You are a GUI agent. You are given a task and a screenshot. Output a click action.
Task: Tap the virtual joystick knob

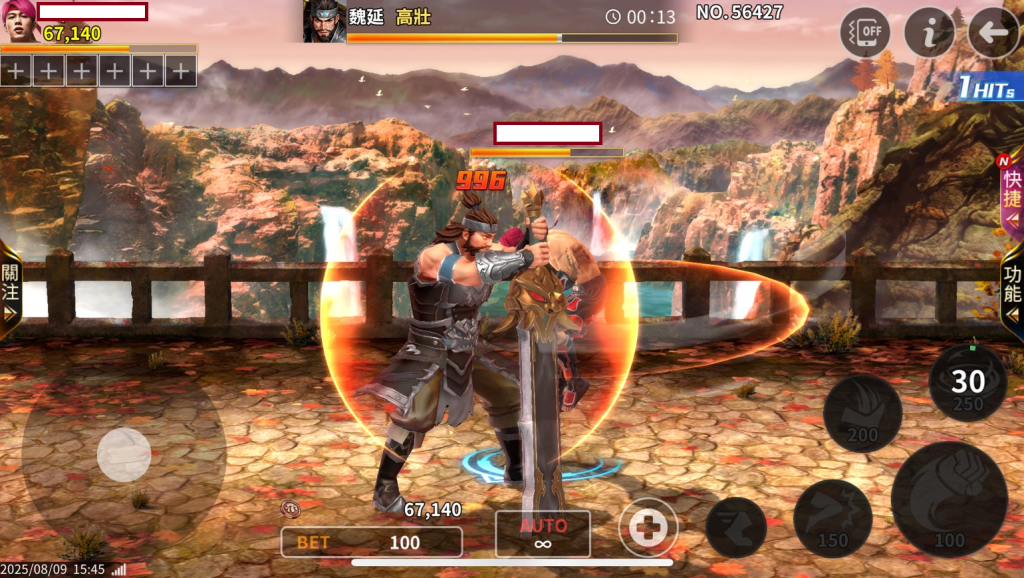124,455
